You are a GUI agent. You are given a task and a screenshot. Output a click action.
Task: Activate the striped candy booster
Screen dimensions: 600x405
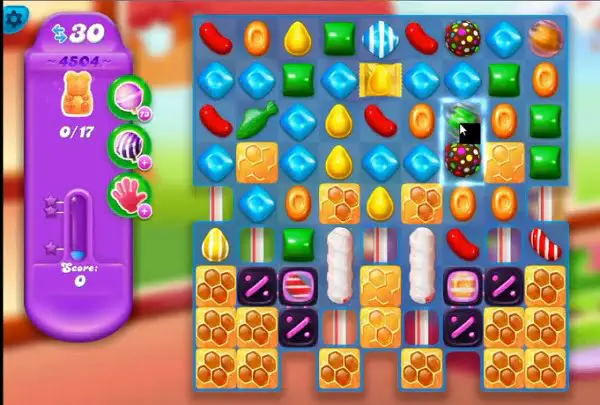point(126,142)
